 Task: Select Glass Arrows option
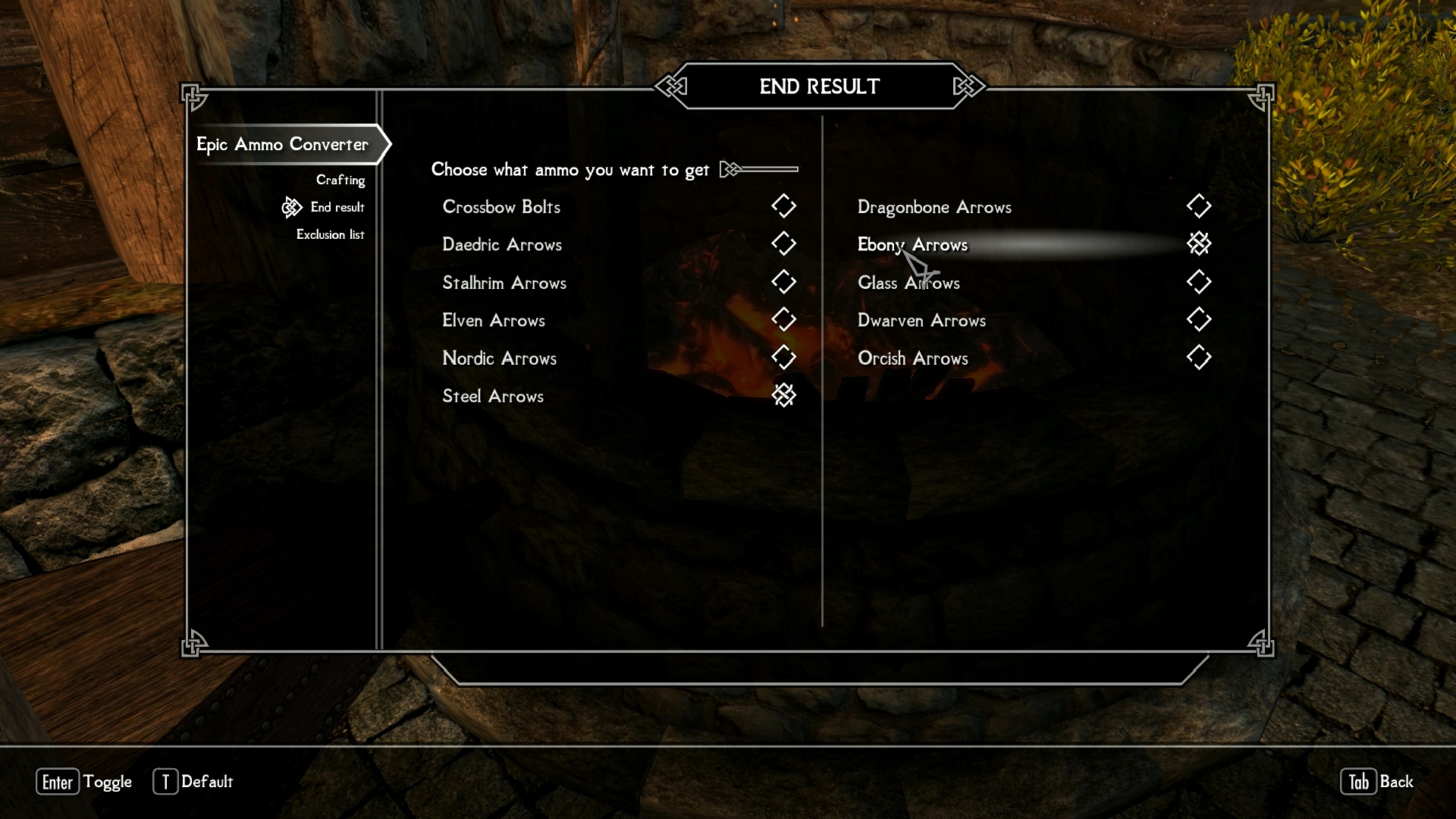coord(1198,282)
